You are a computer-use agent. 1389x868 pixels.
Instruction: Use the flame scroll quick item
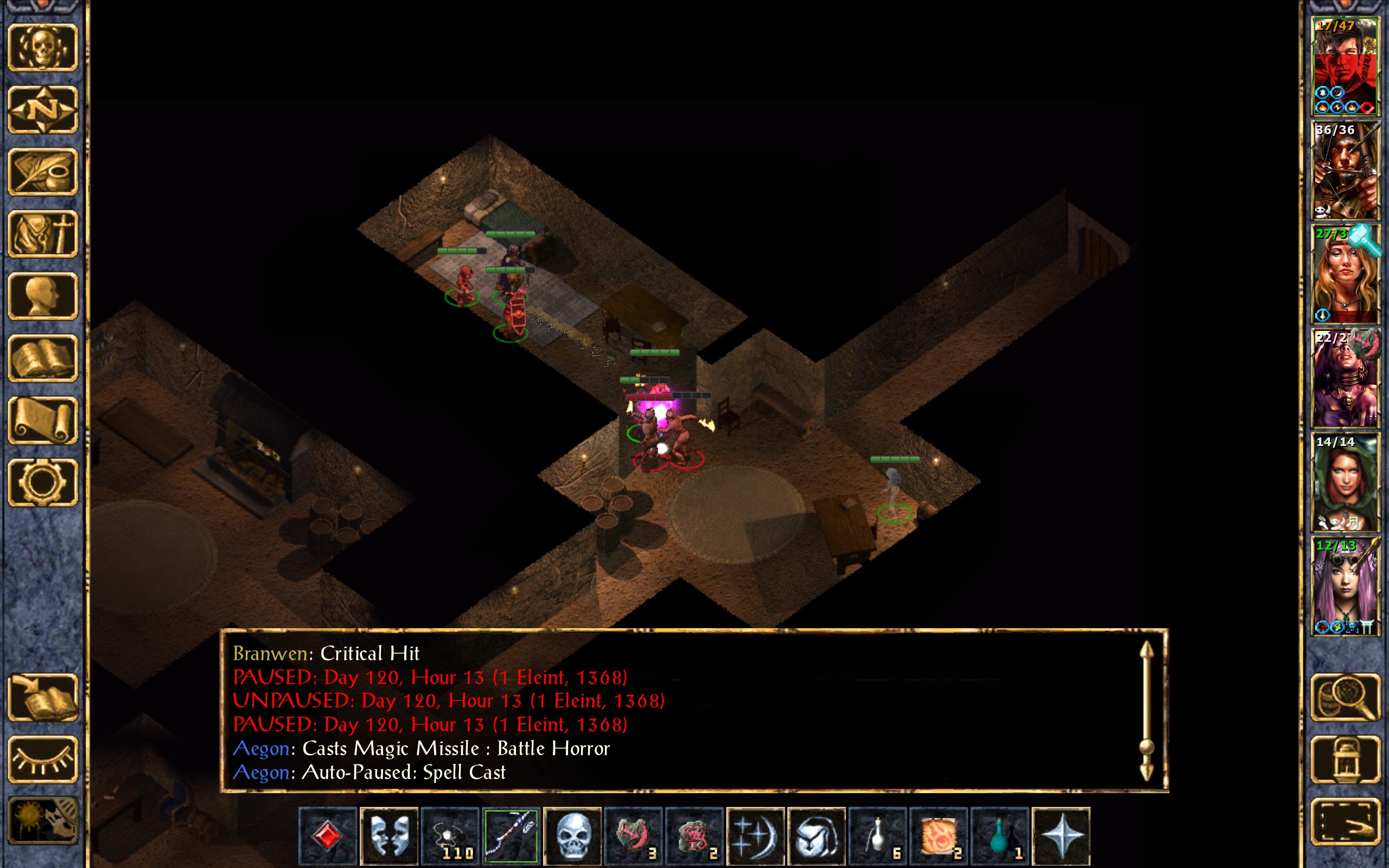coord(939,836)
